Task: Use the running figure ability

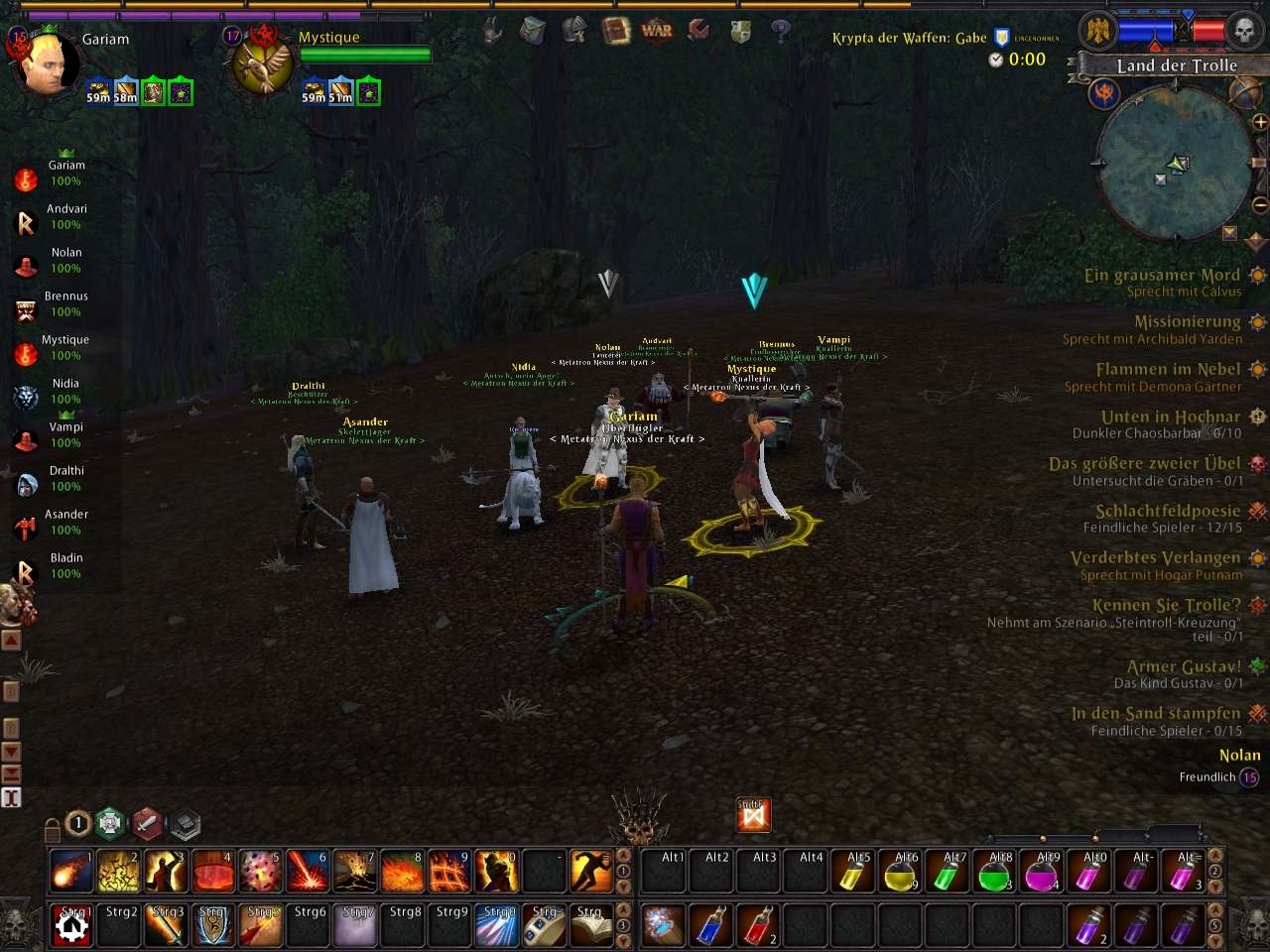Action: (591, 872)
